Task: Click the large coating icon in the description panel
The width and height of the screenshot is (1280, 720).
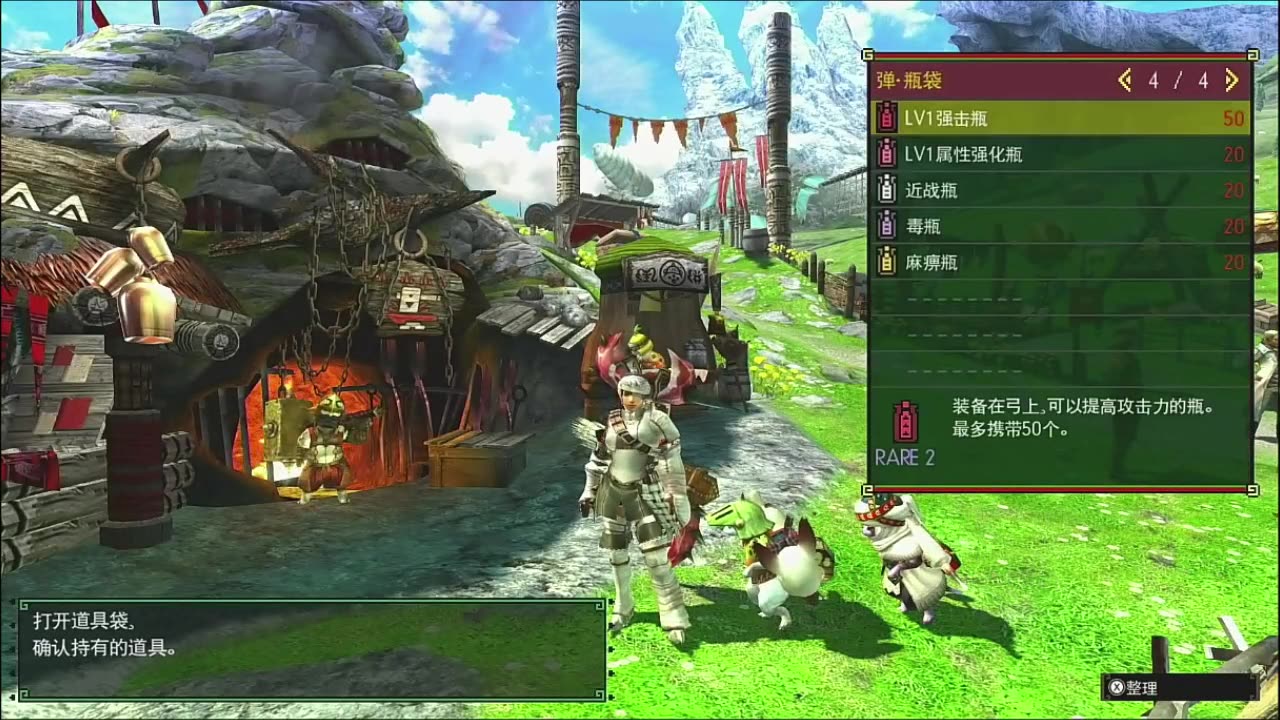Action: click(905, 420)
